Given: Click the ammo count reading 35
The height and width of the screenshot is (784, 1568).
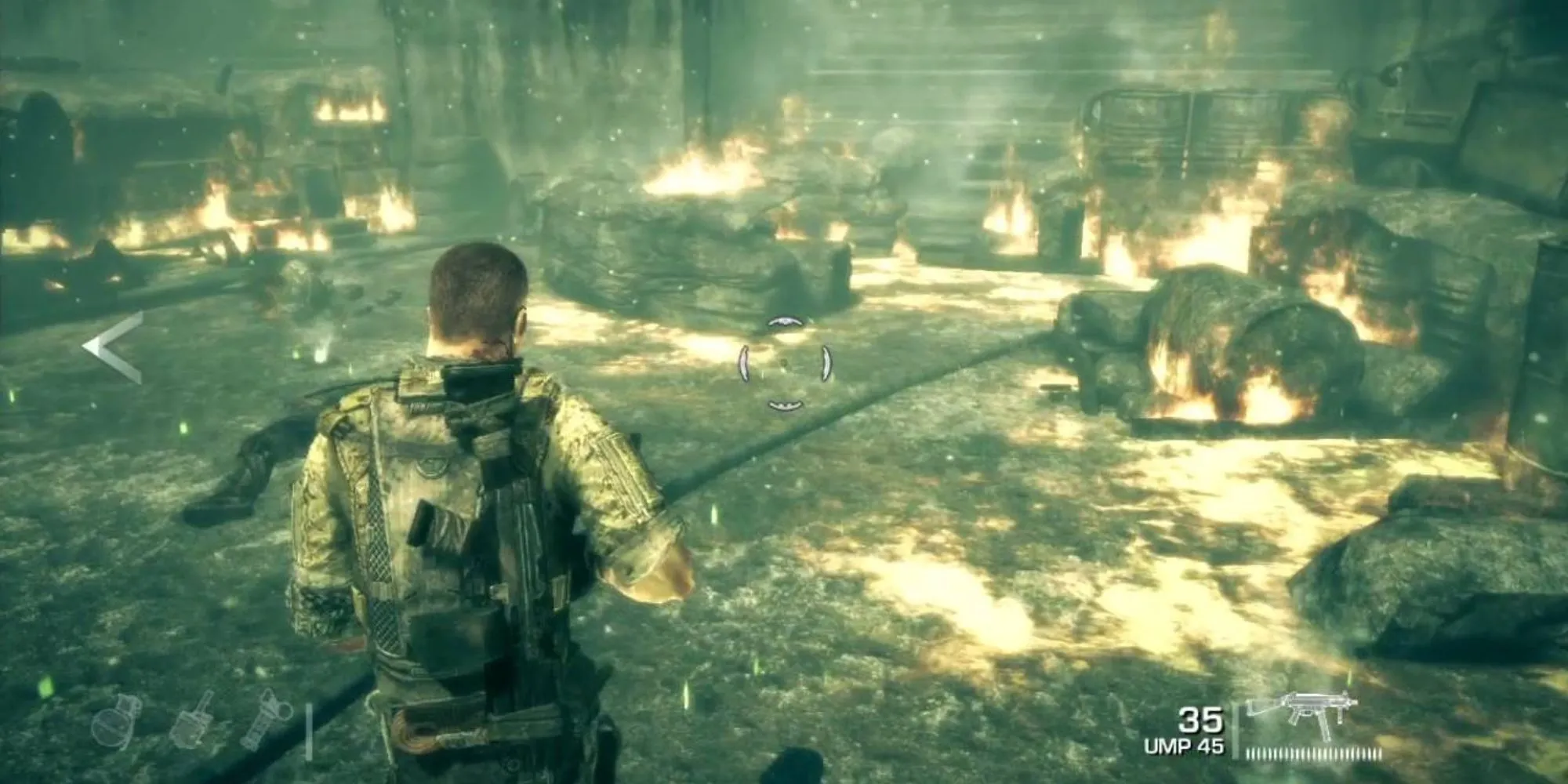Looking at the screenshot, I should click(1202, 720).
